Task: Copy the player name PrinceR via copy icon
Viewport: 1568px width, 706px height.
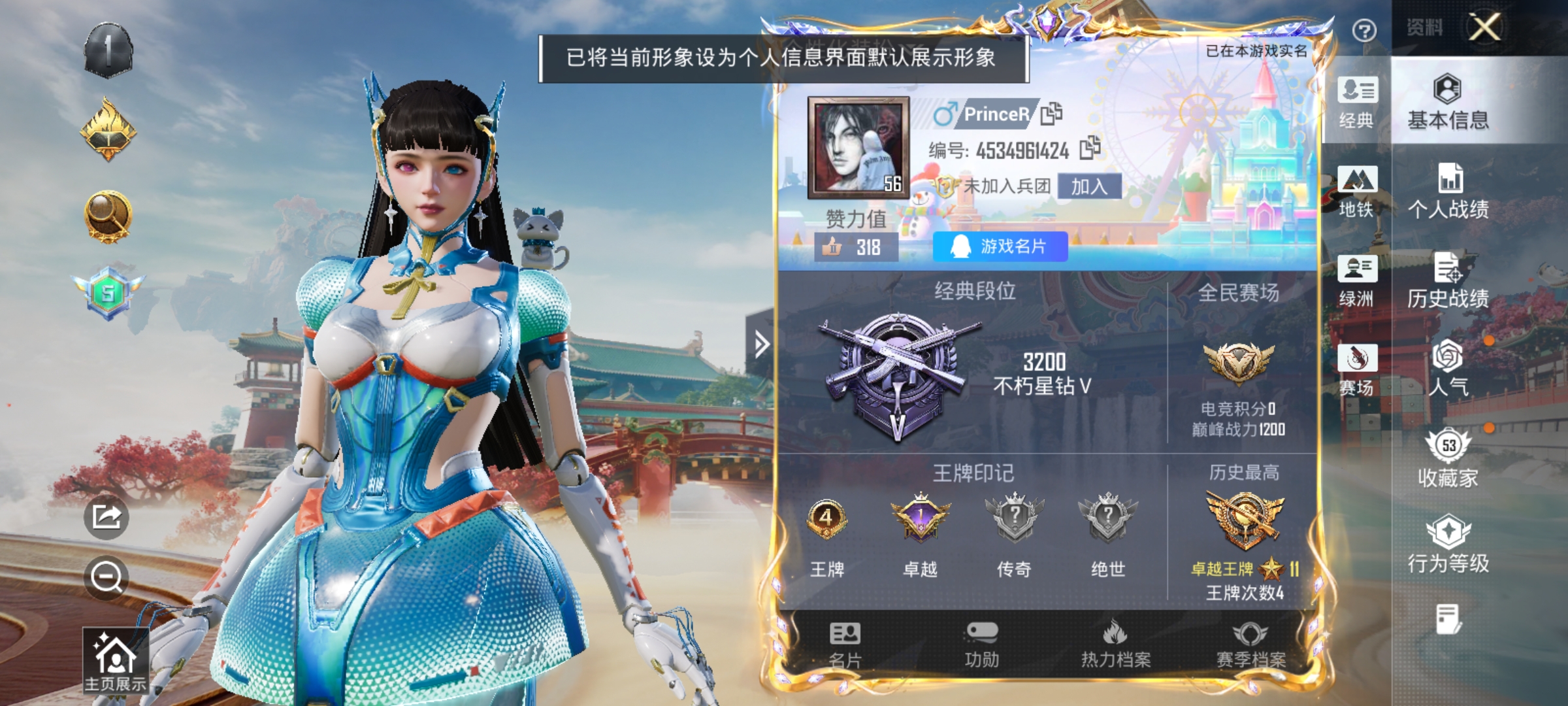Action: (x=1053, y=114)
